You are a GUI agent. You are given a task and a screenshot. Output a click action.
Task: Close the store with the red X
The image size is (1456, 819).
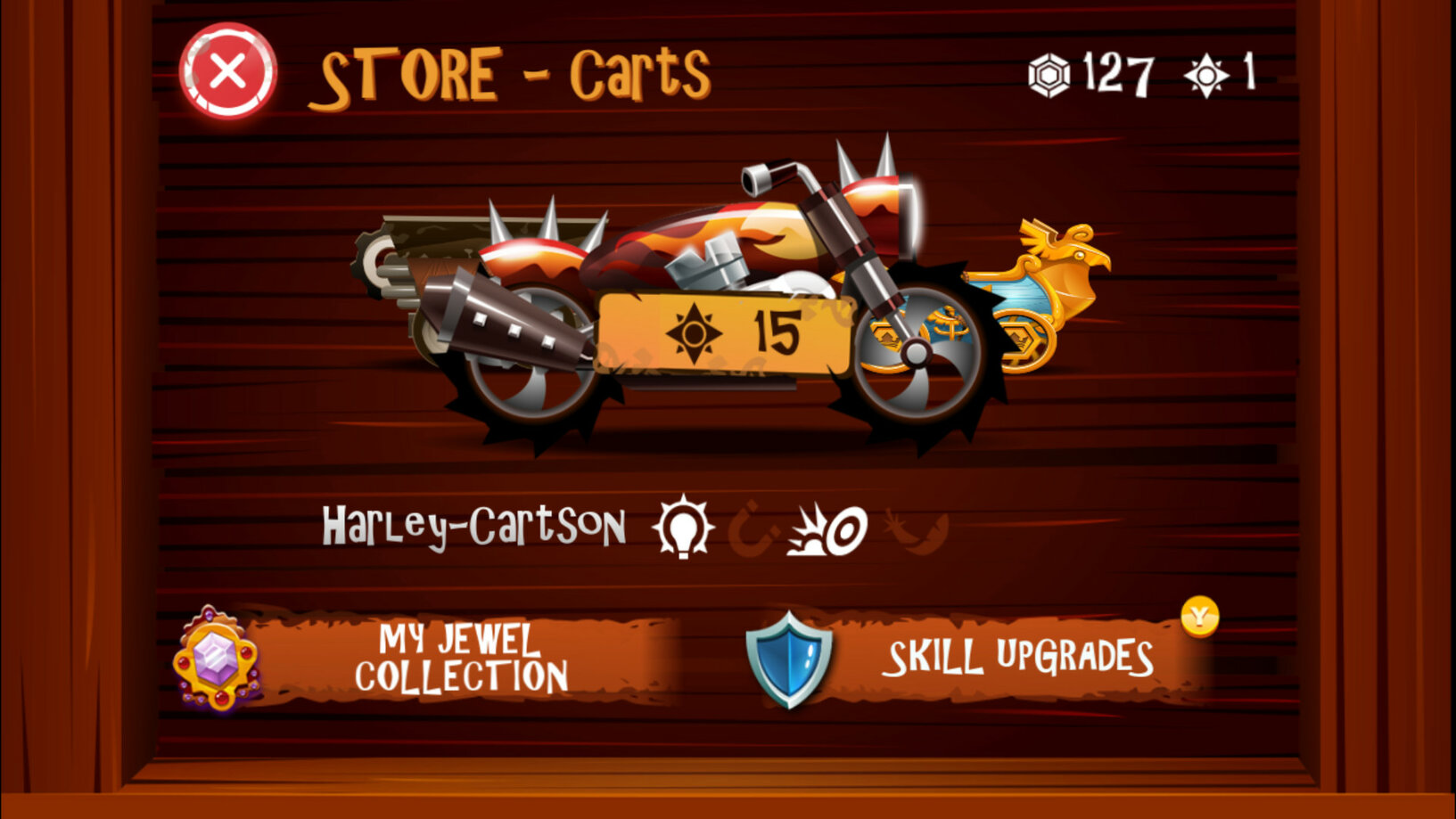coord(226,70)
